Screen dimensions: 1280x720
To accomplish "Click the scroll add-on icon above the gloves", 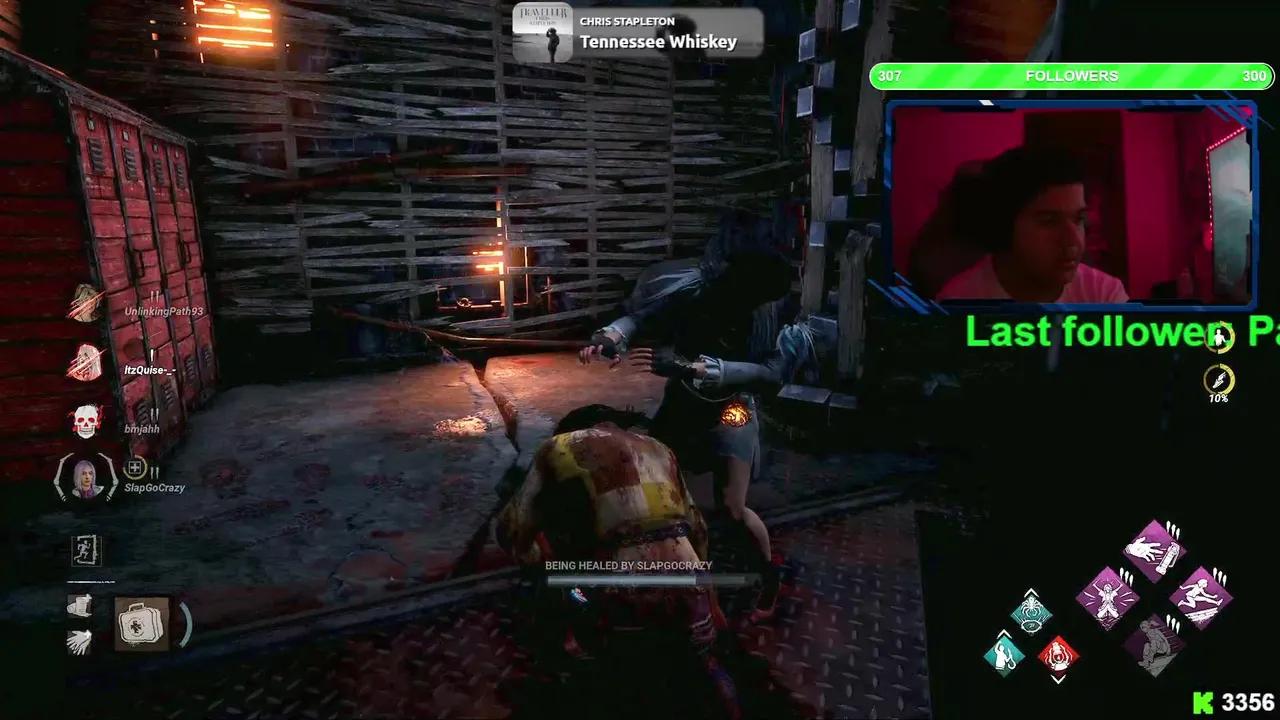I will point(80,605).
